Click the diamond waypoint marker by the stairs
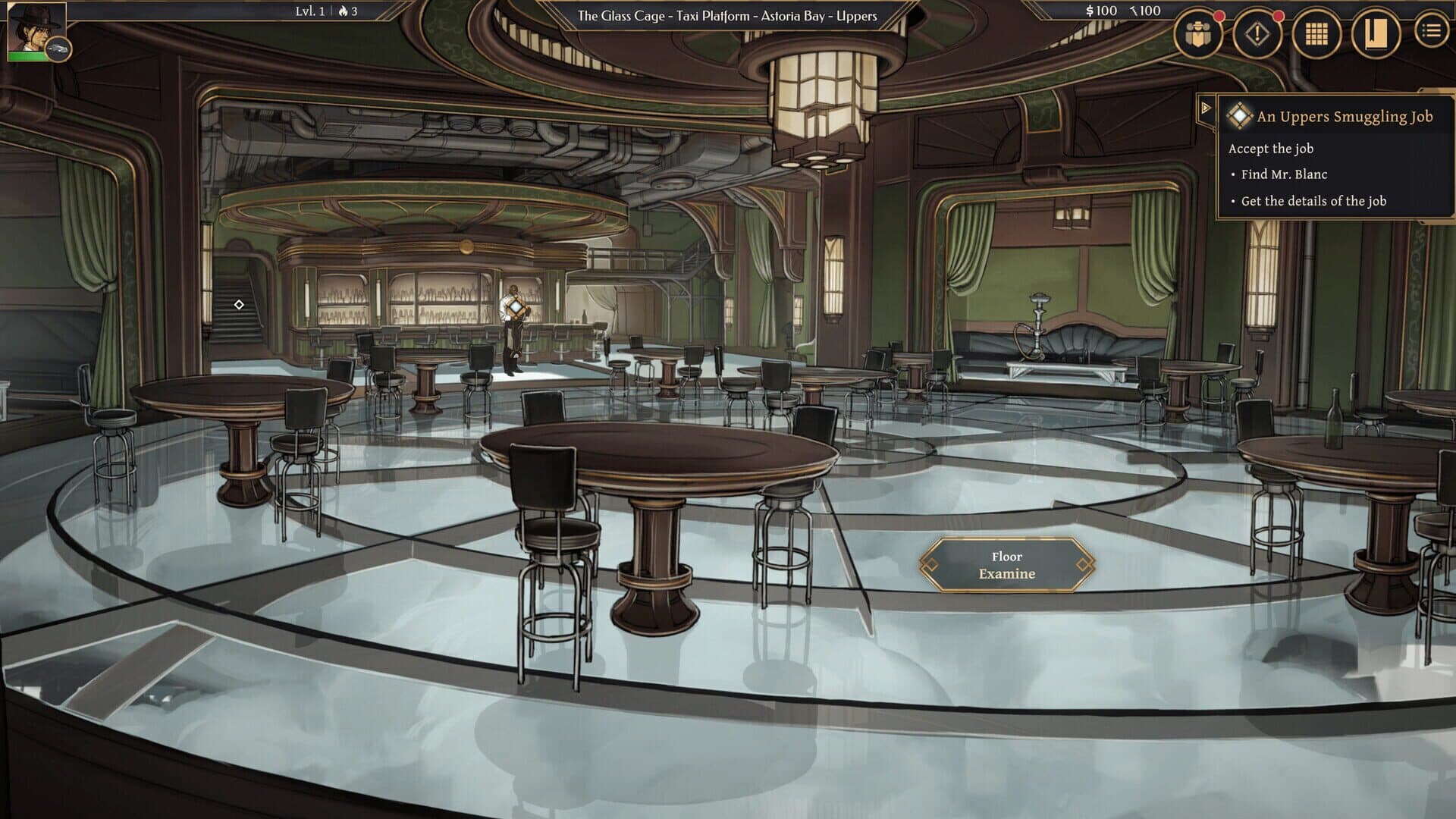1456x819 pixels. [238, 305]
